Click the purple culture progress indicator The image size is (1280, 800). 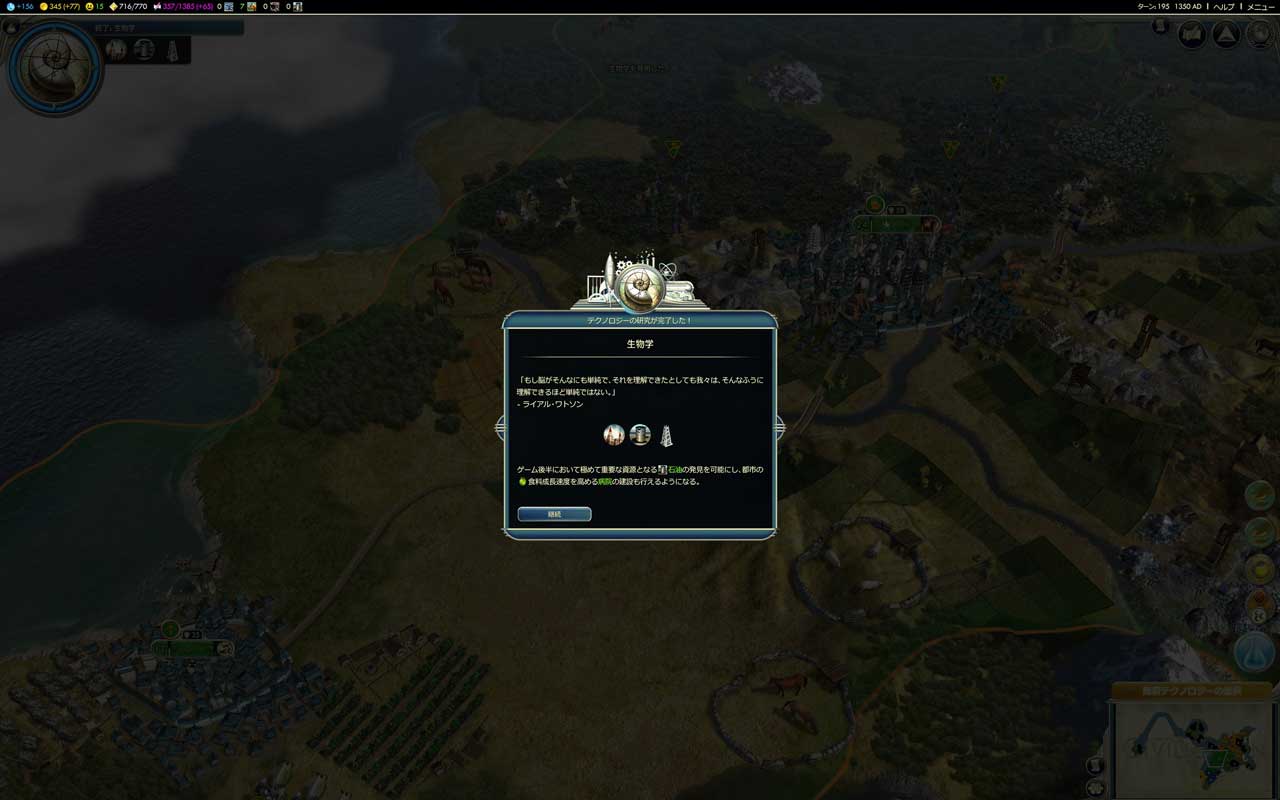tap(180, 6)
